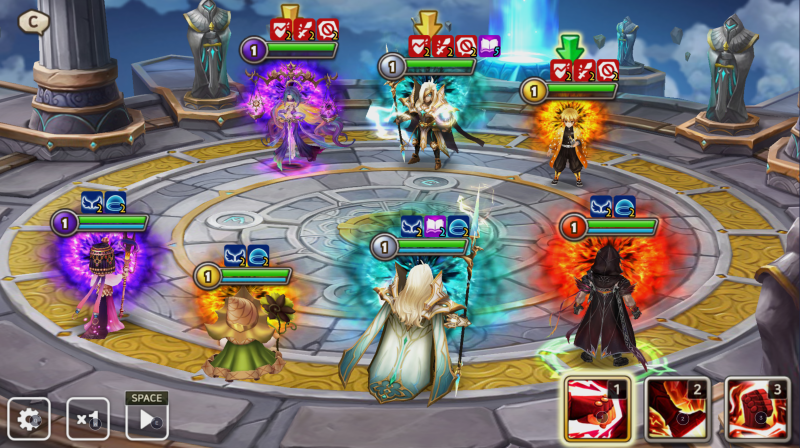Open the settings gear menu
800x448 pixels.
point(28,418)
